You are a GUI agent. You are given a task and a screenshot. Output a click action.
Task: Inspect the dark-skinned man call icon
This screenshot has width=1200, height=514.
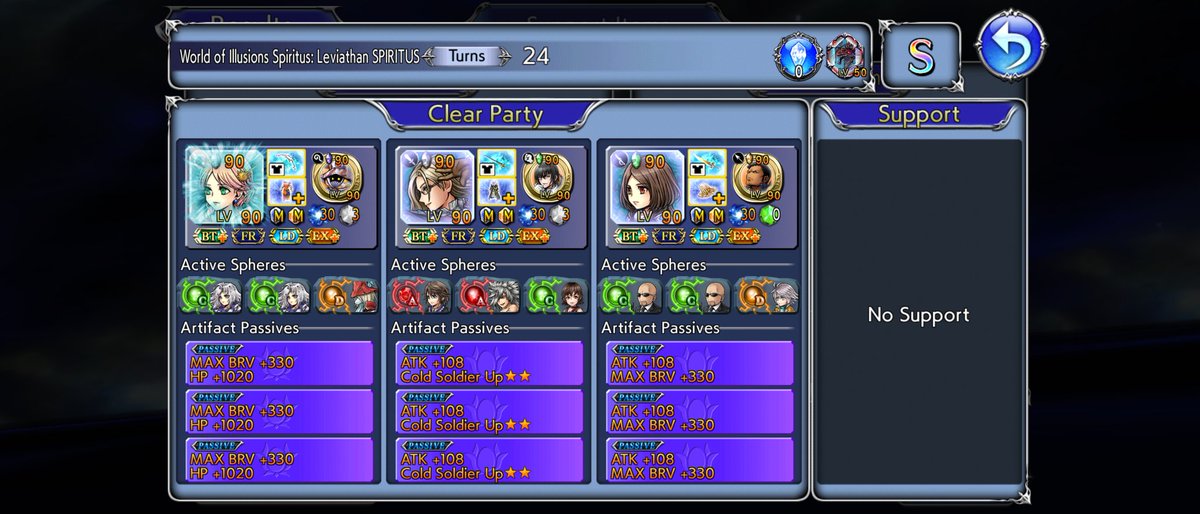tap(760, 178)
